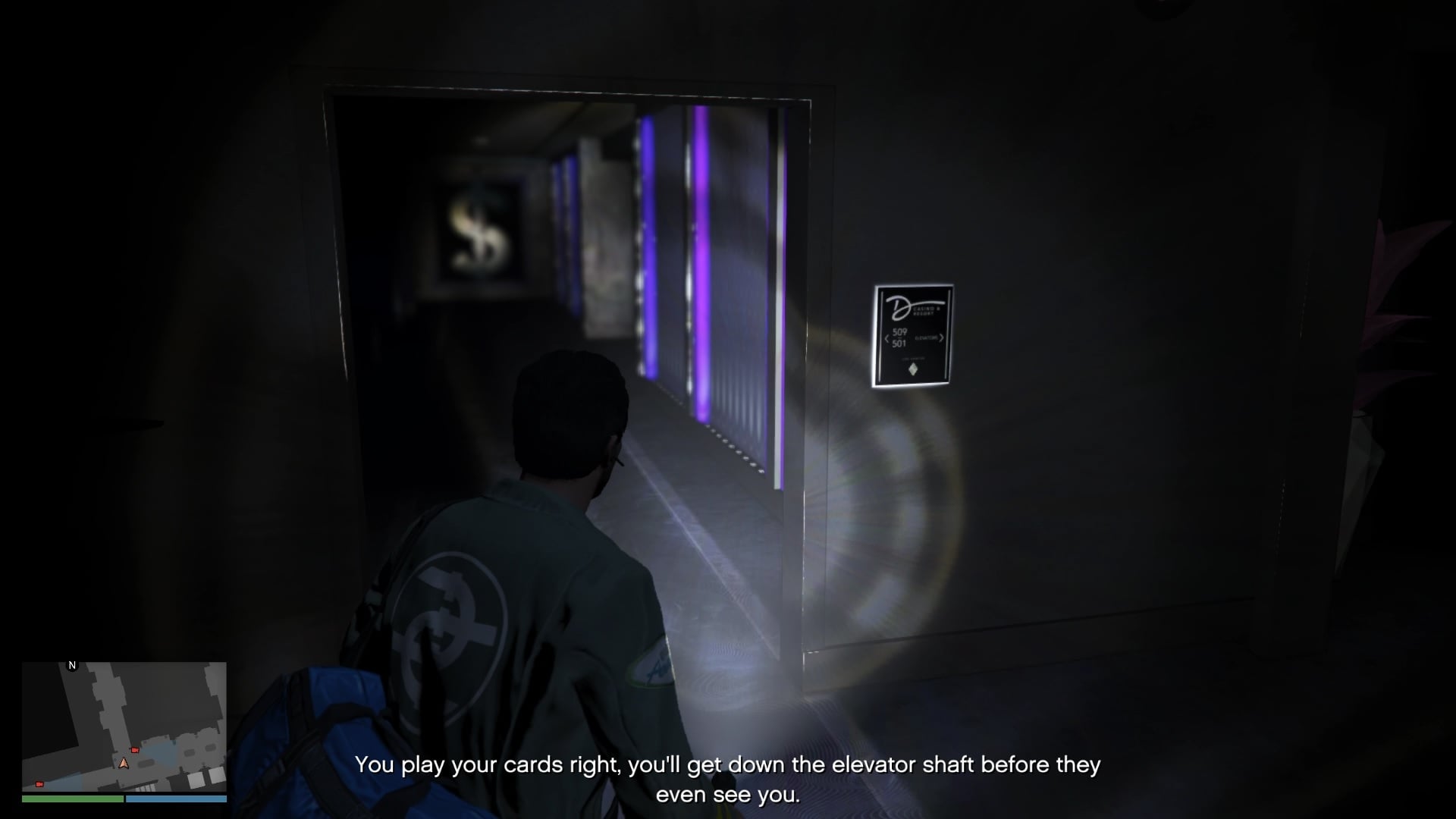Viewport: 1456px width, 819px height.
Task: Select the player arrow on the minimap
Action: (124, 763)
